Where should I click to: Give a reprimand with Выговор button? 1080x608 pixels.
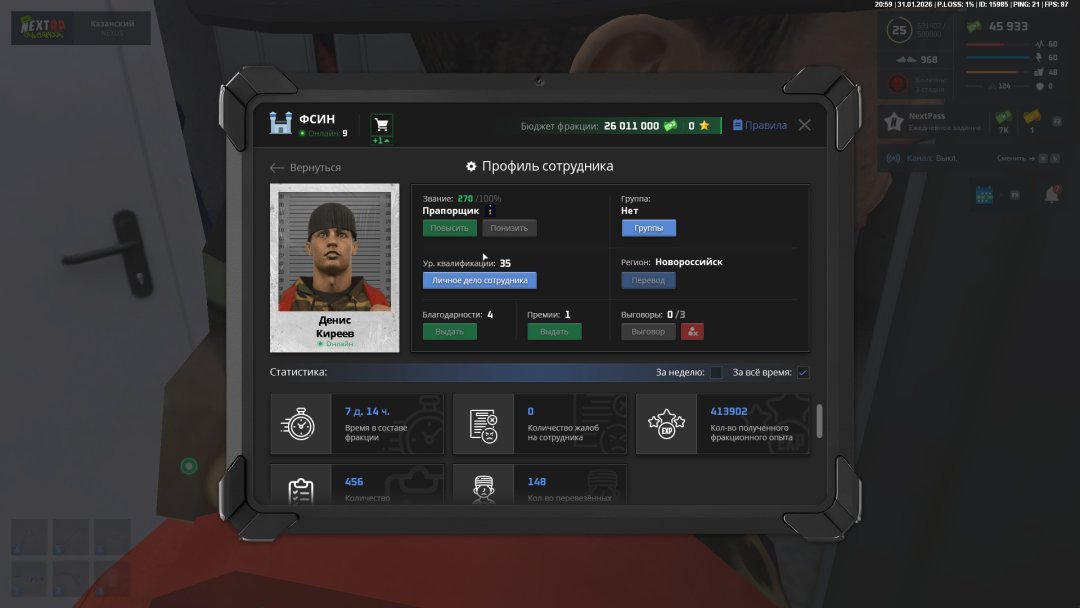tap(648, 331)
